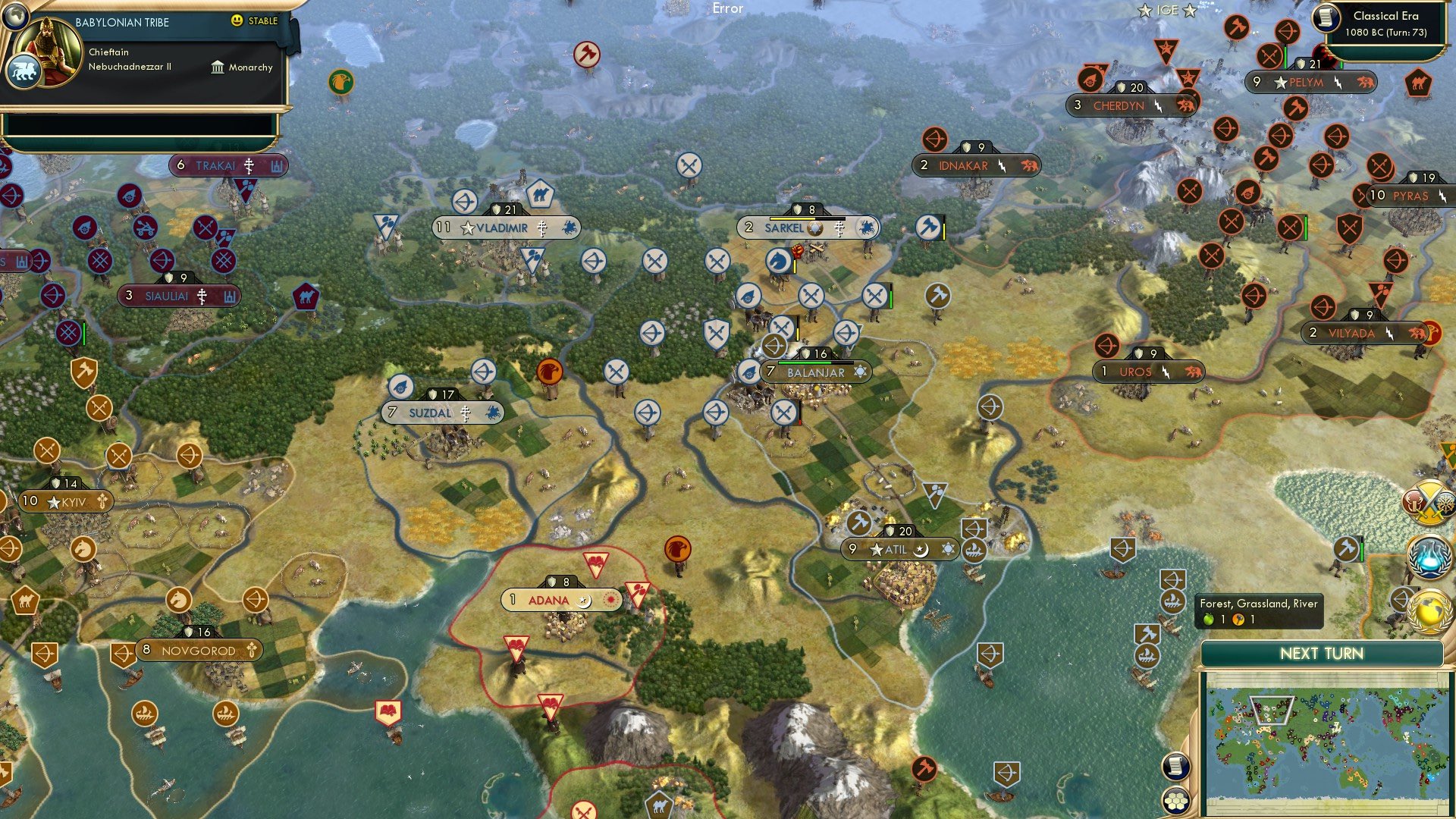1456x819 pixels.
Task: Select the Kyiv city banner
Action: pos(67,501)
